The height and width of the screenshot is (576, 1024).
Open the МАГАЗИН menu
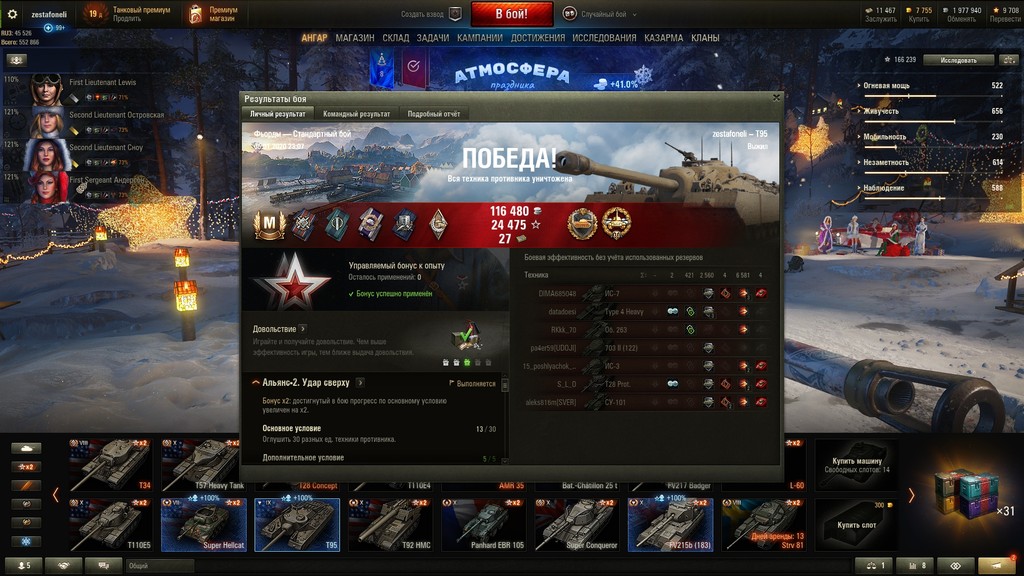(355, 38)
